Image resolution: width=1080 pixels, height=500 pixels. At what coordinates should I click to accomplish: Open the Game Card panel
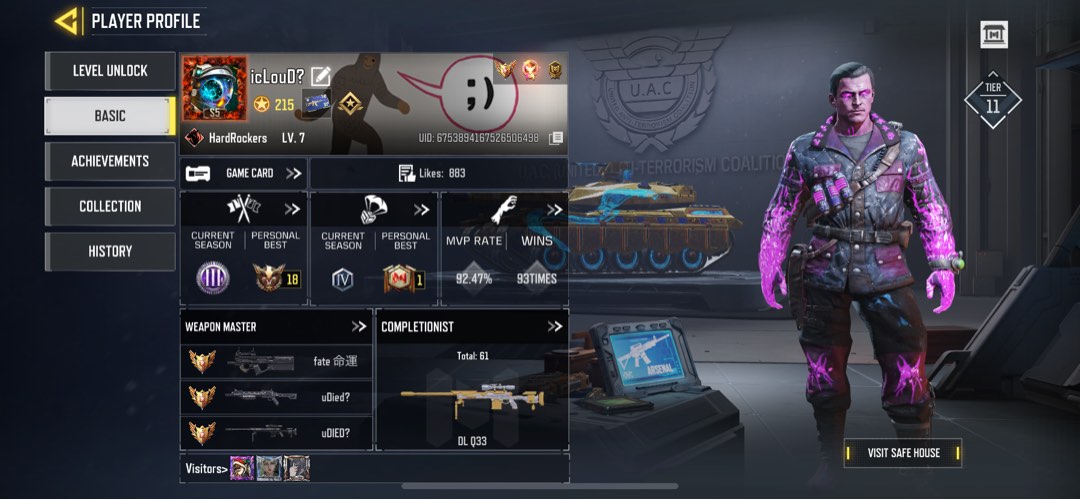click(x=244, y=173)
